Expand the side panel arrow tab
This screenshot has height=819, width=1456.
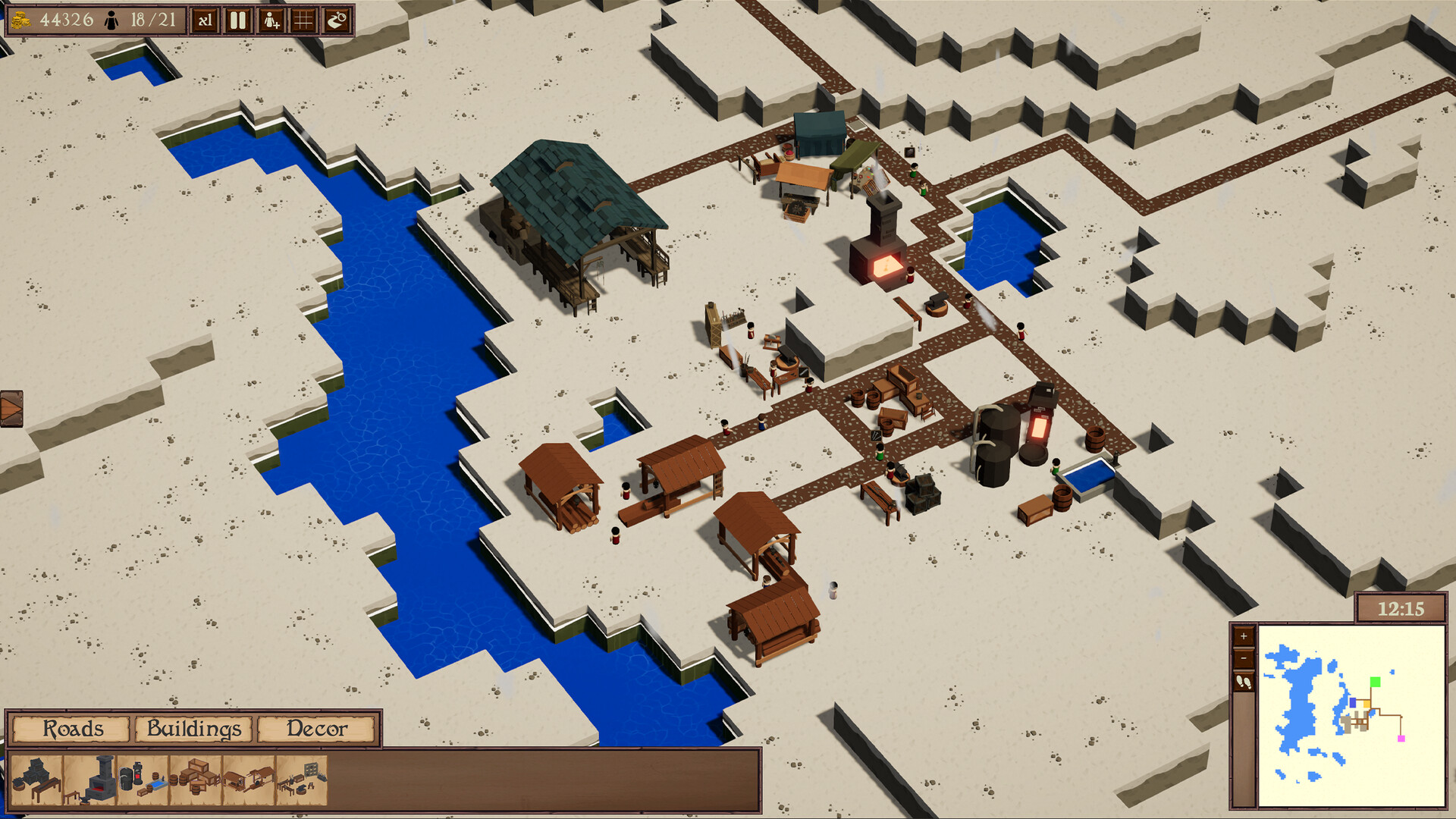click(x=11, y=409)
